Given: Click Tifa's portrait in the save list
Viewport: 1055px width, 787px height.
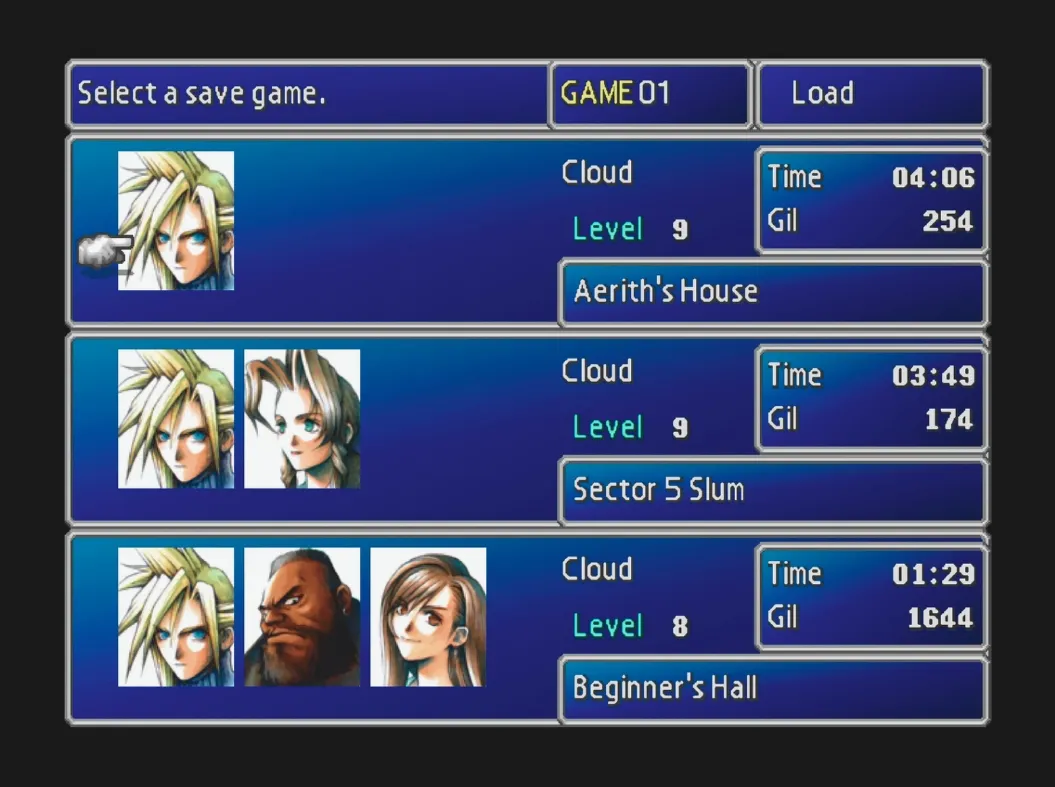Looking at the screenshot, I should [x=428, y=617].
